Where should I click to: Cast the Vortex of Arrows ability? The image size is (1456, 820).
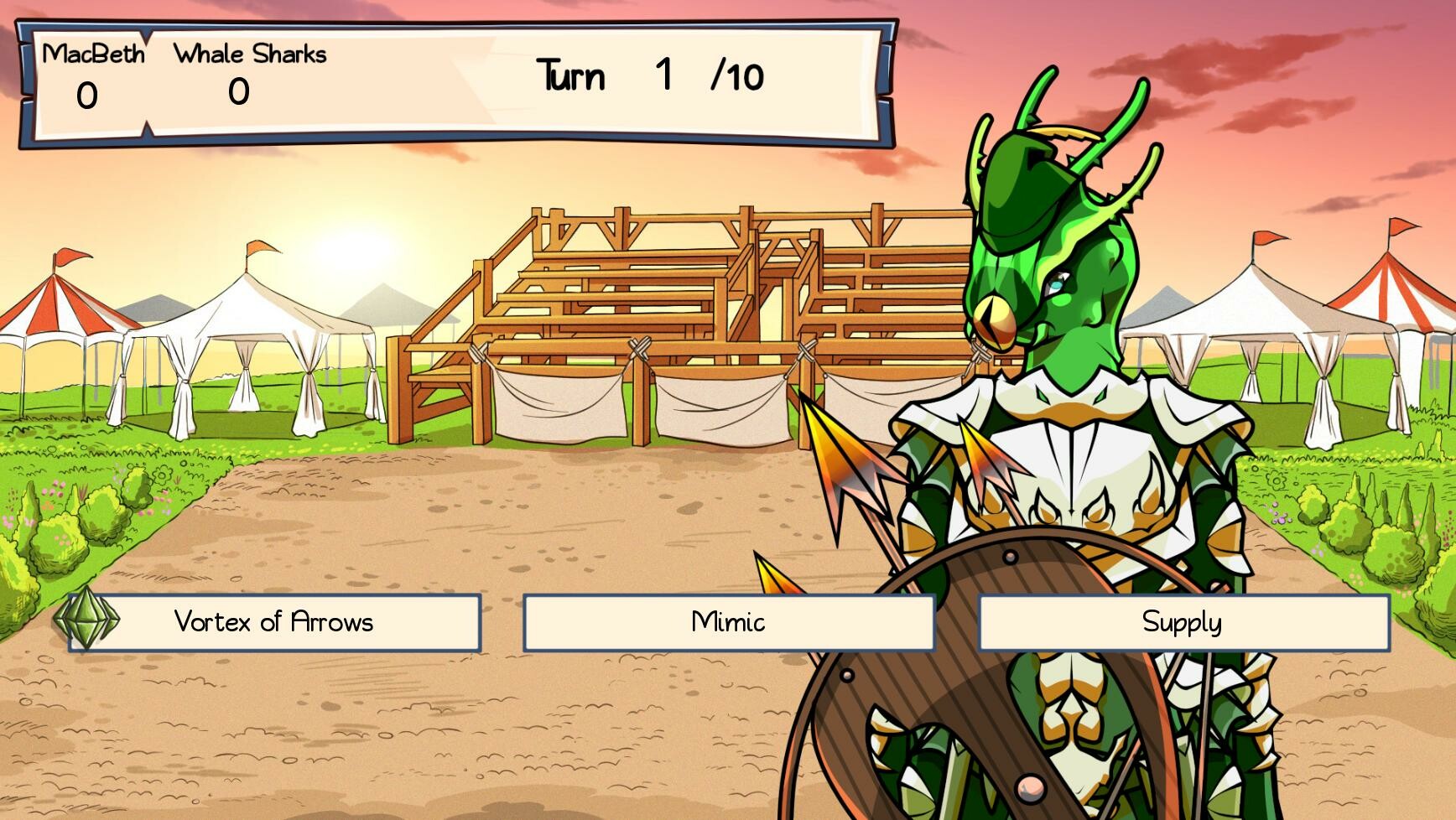[x=273, y=622]
